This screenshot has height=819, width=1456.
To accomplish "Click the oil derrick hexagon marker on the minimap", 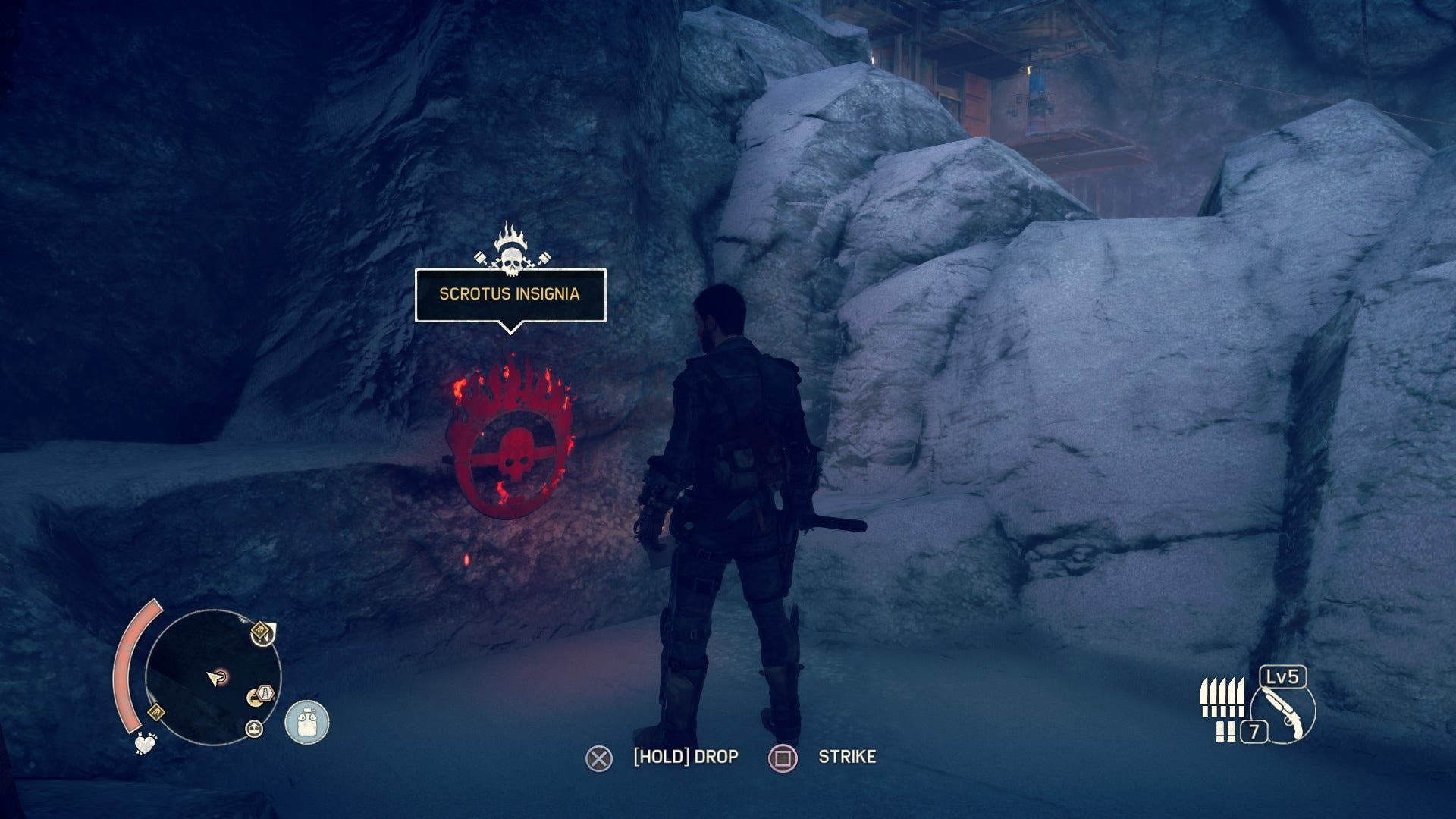I will pos(265,692).
